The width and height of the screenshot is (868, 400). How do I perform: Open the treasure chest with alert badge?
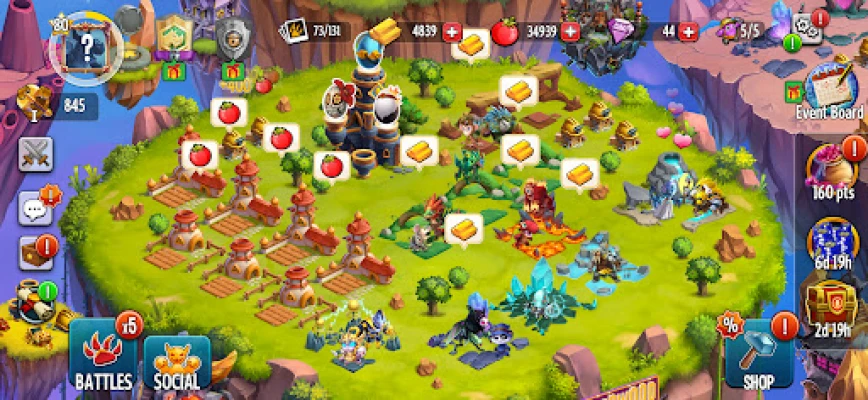pyautogui.click(x=35, y=253)
